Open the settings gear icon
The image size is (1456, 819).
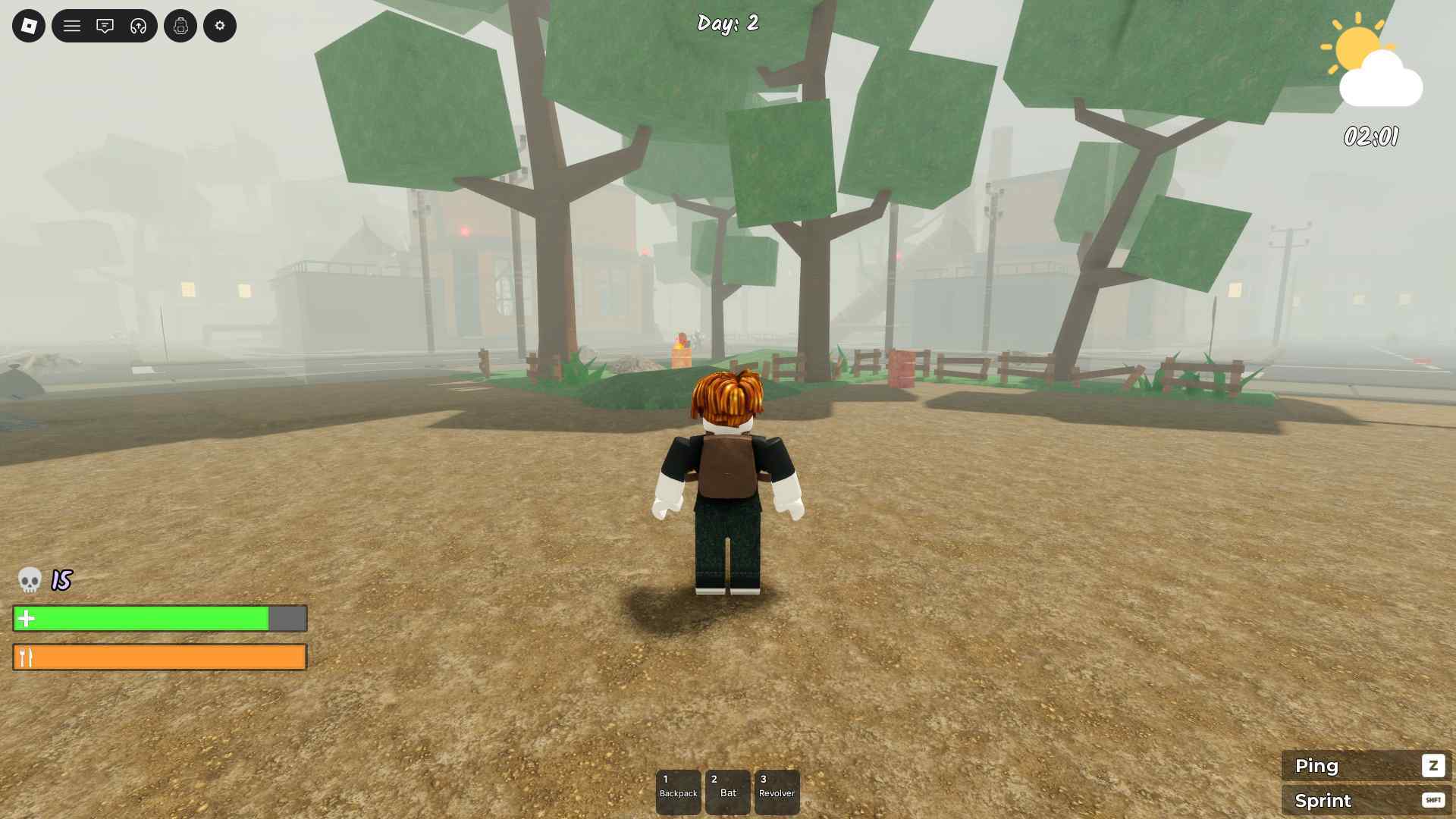coord(219,25)
